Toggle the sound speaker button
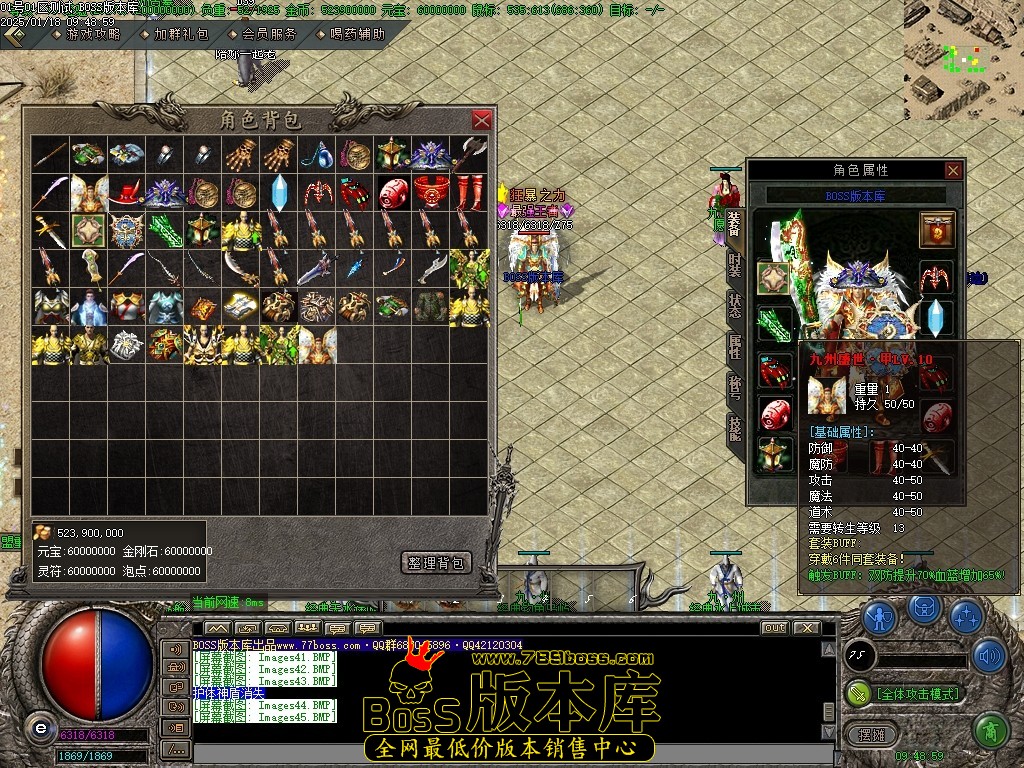The width and height of the screenshot is (1024, 768). pyautogui.click(x=988, y=656)
